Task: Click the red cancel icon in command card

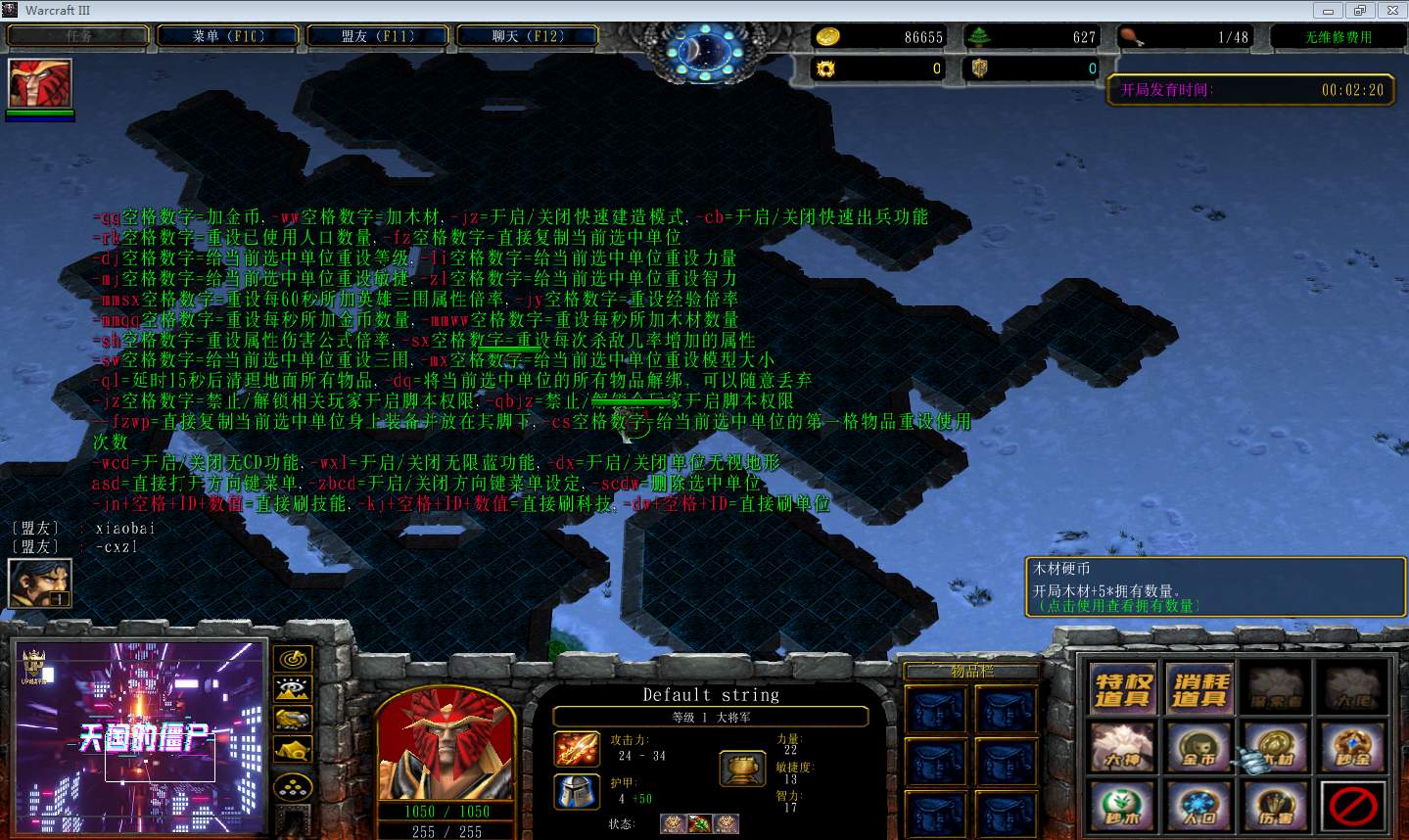Action: (1353, 807)
